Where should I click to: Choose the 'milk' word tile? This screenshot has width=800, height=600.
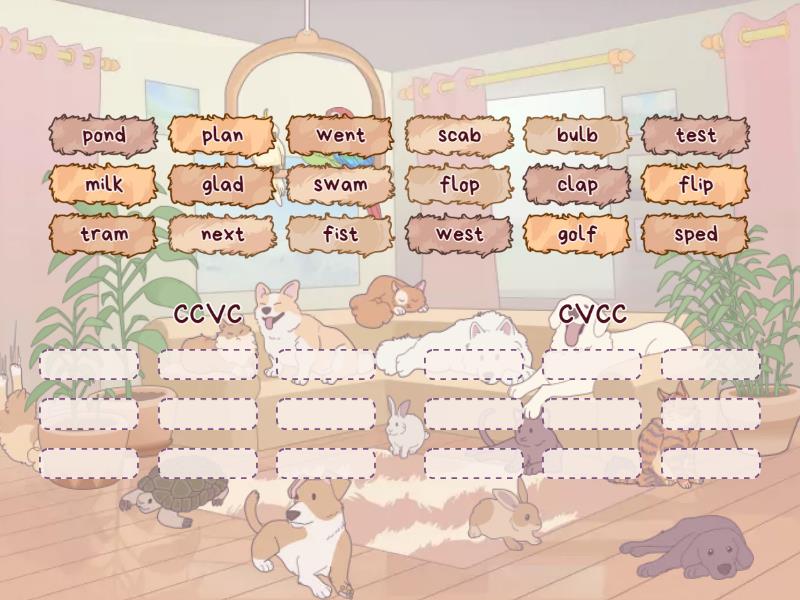point(104,185)
